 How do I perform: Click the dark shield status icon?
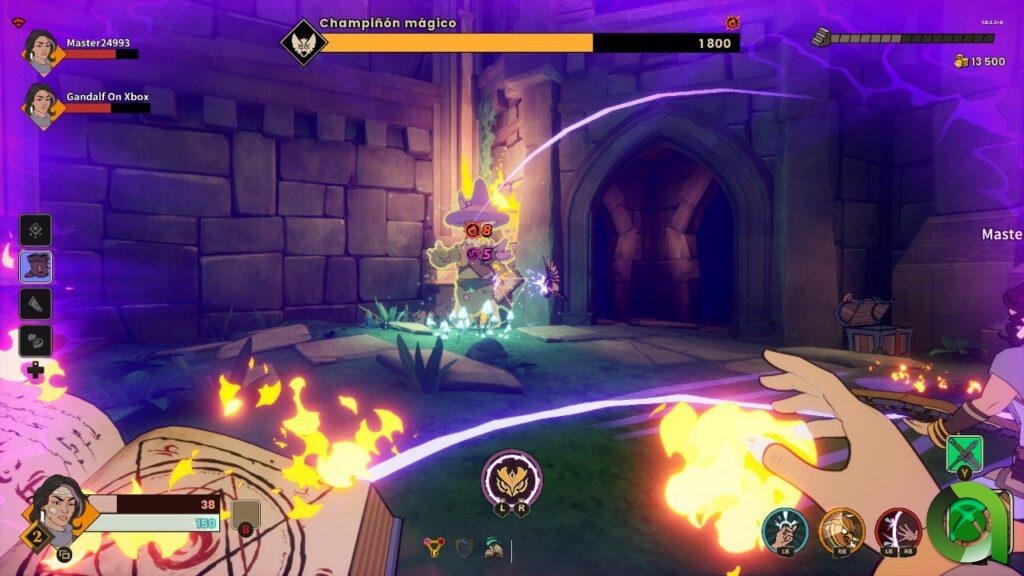click(x=463, y=546)
